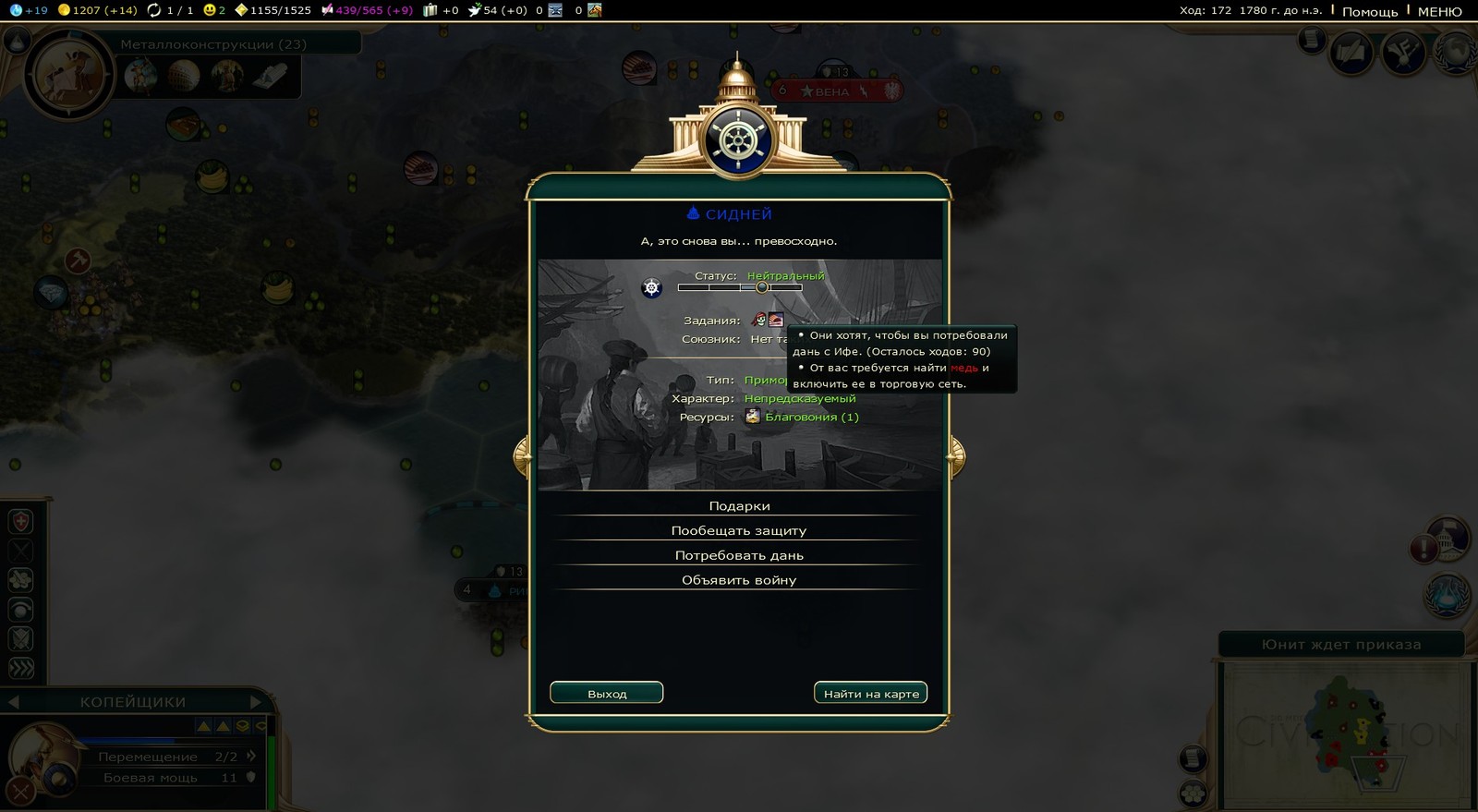Choose Объявить войну
1478x812 pixels.
tap(739, 581)
